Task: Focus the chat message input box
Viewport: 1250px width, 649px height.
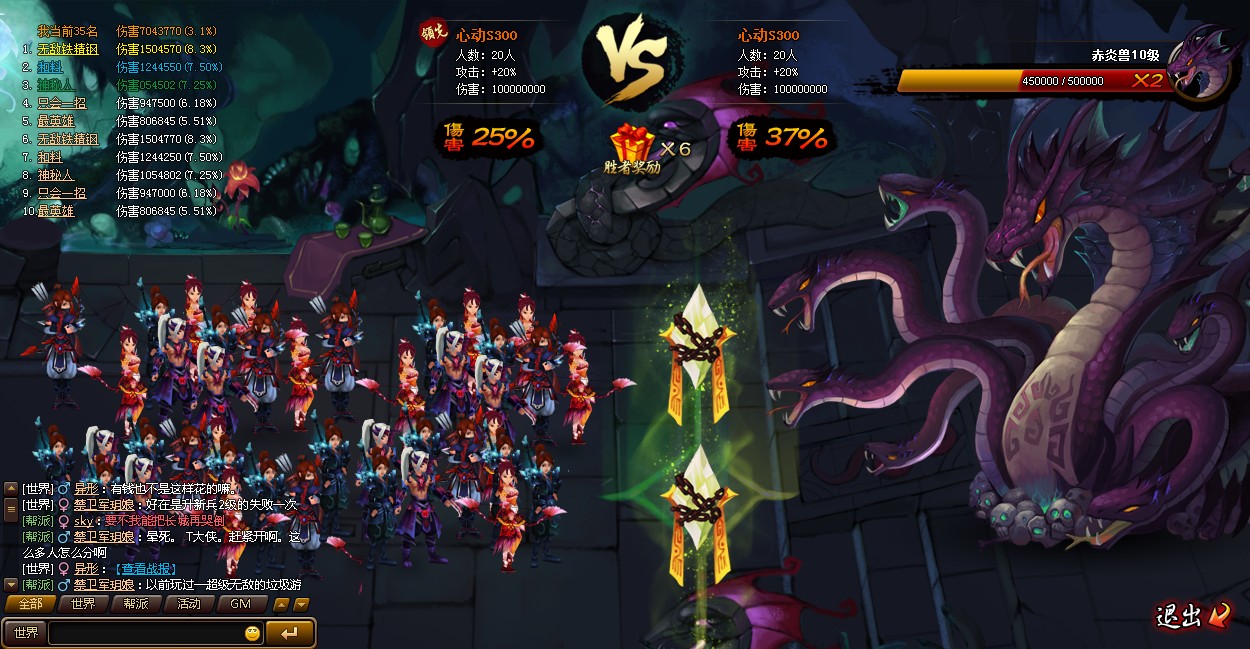Action: pos(144,633)
